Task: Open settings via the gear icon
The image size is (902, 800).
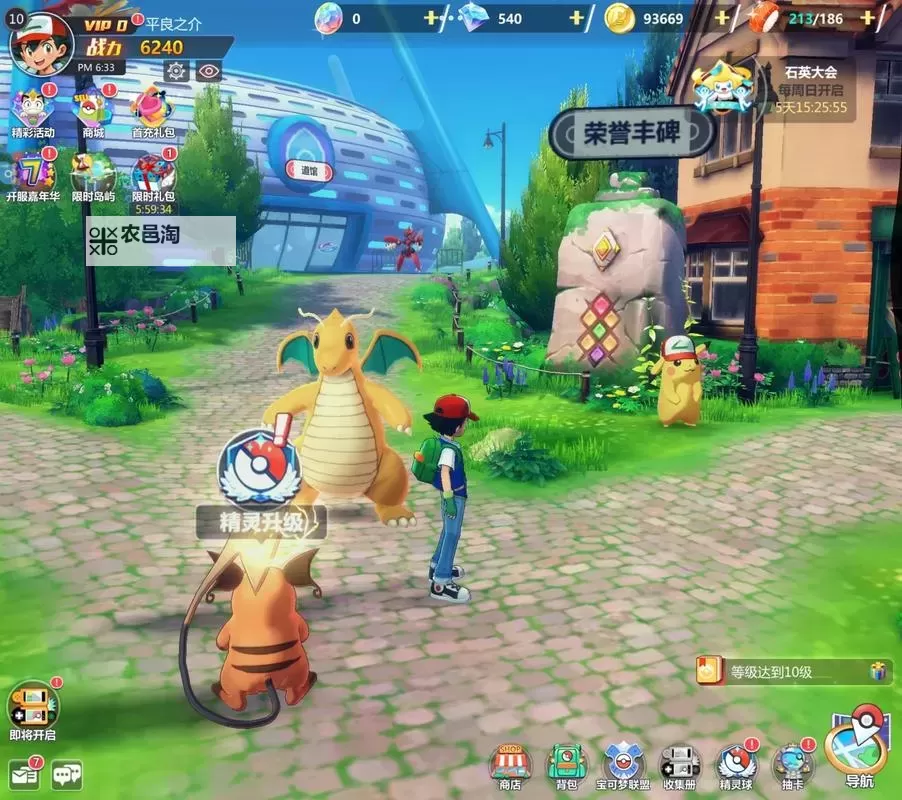Action: coord(176,70)
